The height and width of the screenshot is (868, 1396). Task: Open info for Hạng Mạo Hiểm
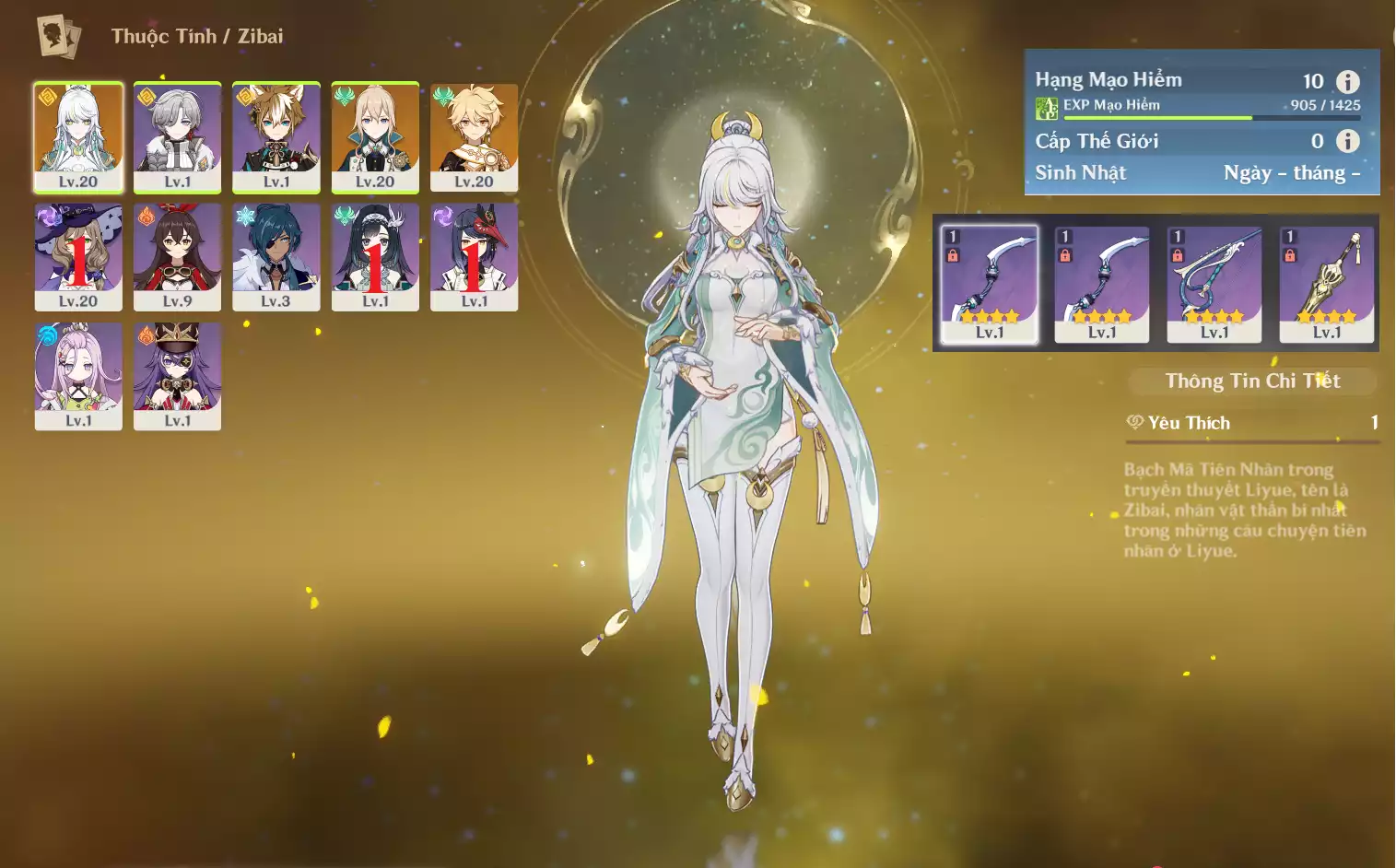(1347, 81)
